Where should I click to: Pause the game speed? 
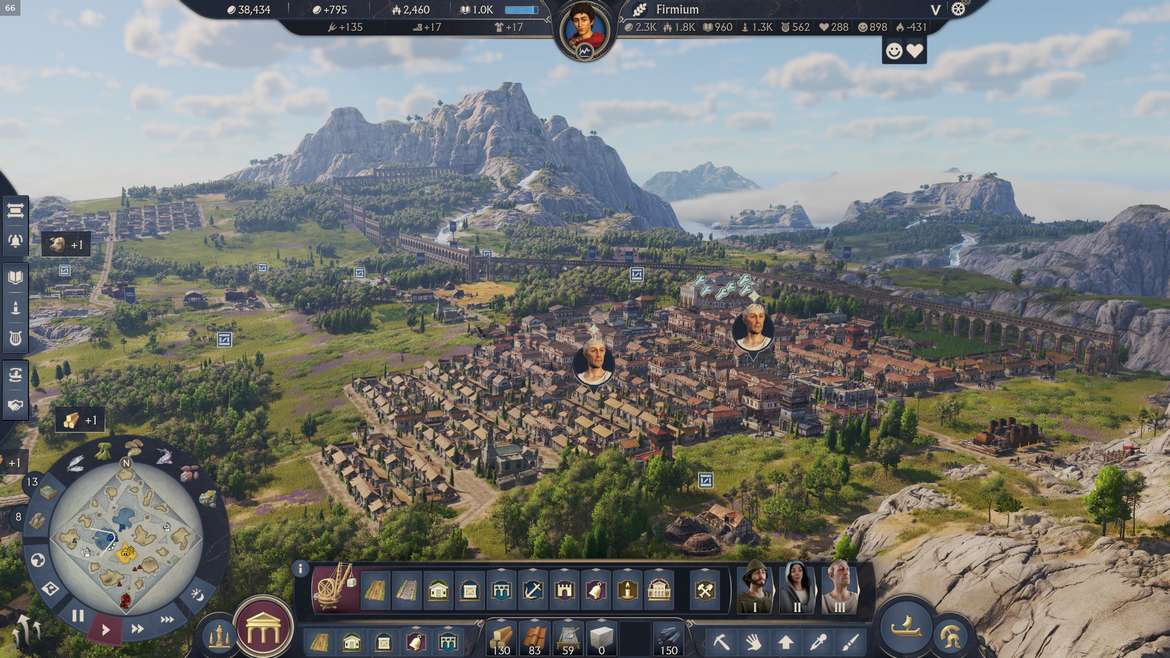click(78, 616)
